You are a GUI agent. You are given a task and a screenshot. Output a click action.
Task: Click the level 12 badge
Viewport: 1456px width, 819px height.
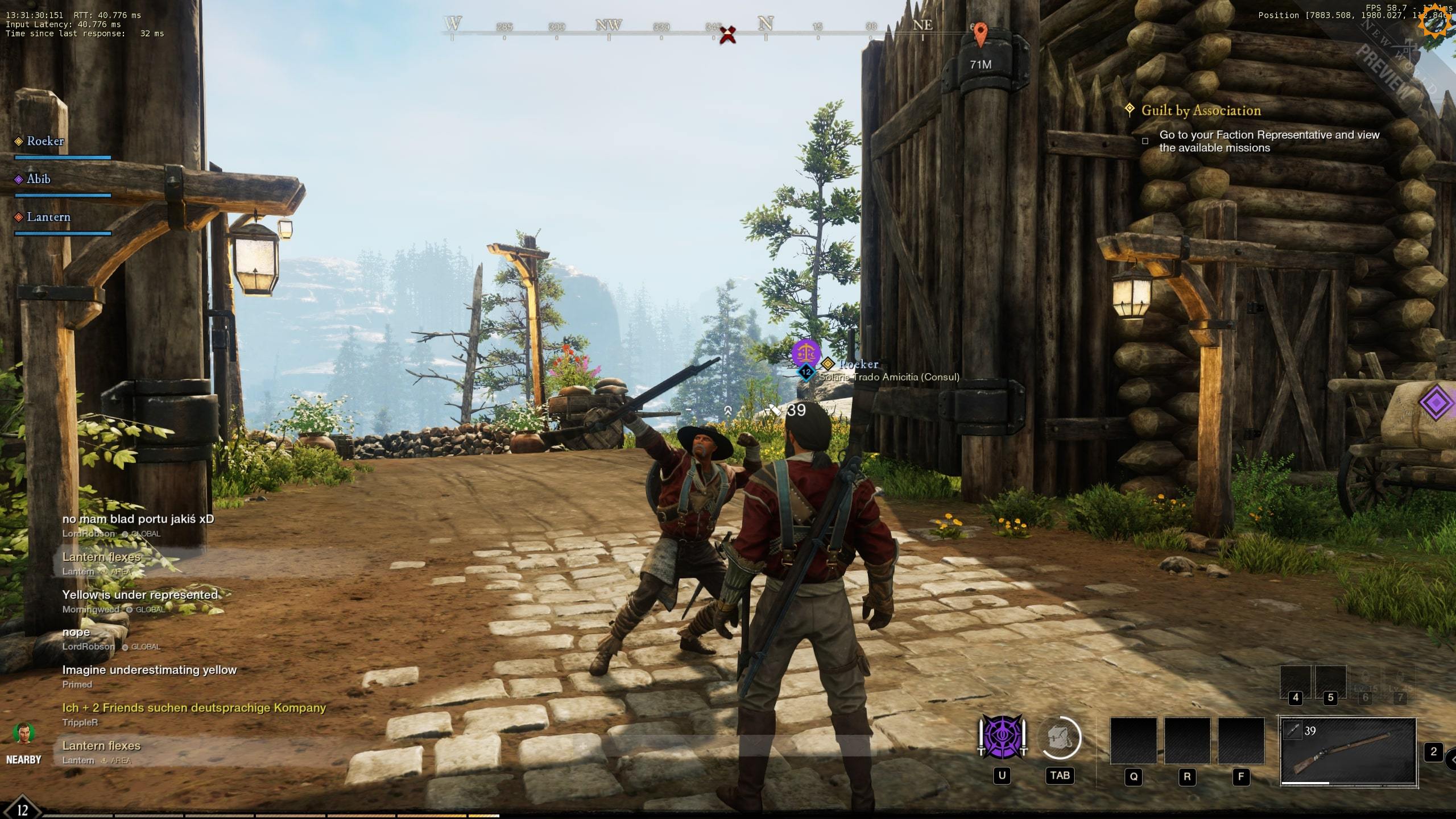tap(22, 809)
